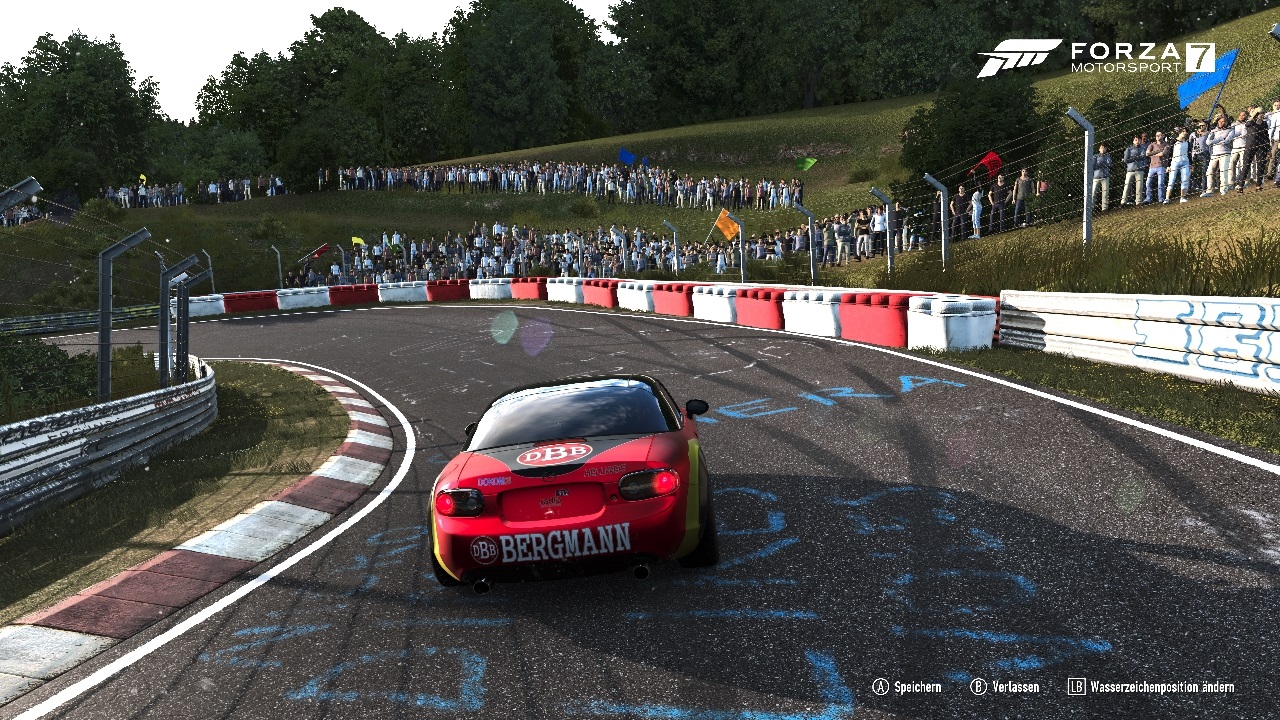Exit the photo view via Verlassen

(x=1005, y=687)
